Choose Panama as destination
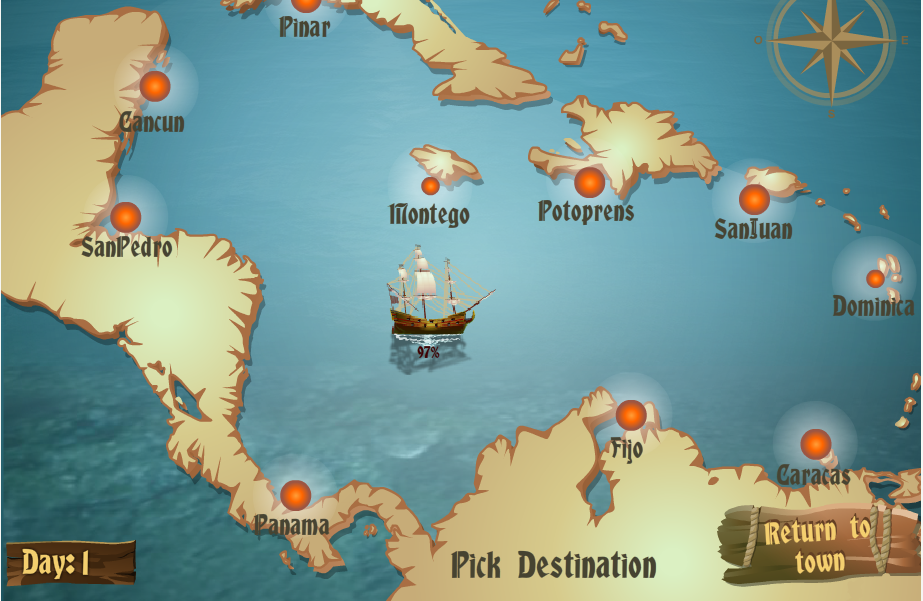 tap(296, 495)
